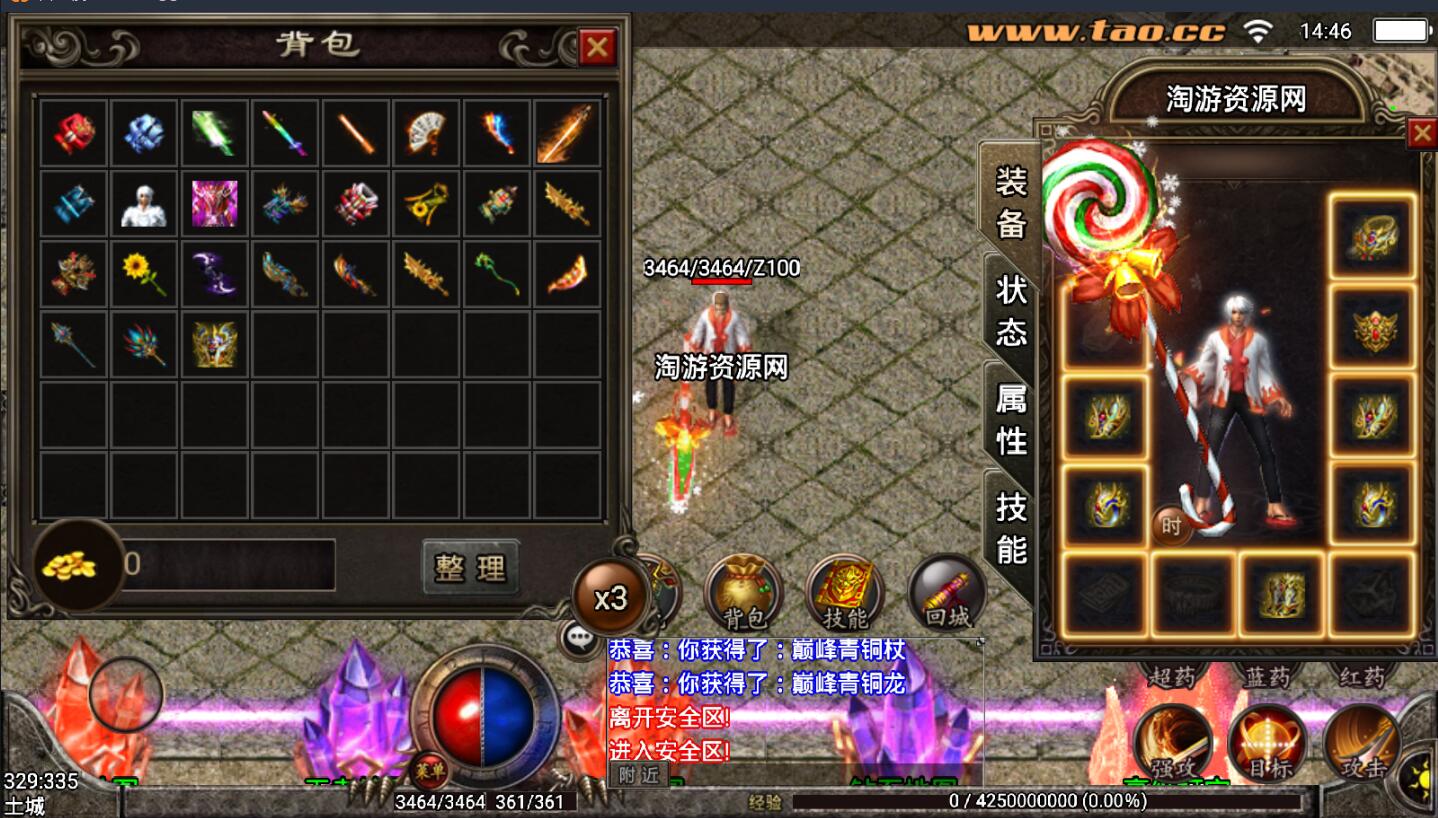1438x818 pixels.
Task: Switch to the 状态 status tab
Action: click(1011, 309)
